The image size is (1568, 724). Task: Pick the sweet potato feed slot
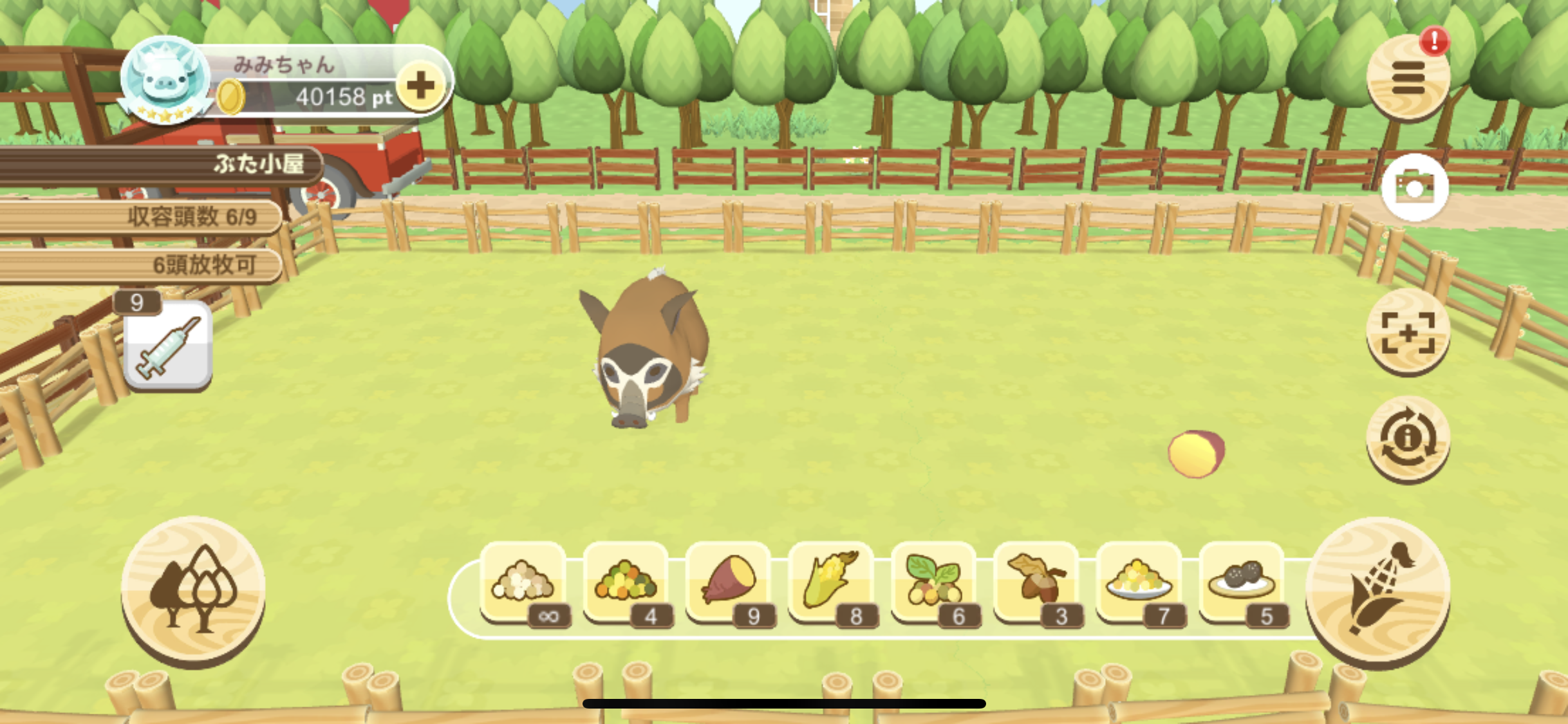[x=729, y=582]
